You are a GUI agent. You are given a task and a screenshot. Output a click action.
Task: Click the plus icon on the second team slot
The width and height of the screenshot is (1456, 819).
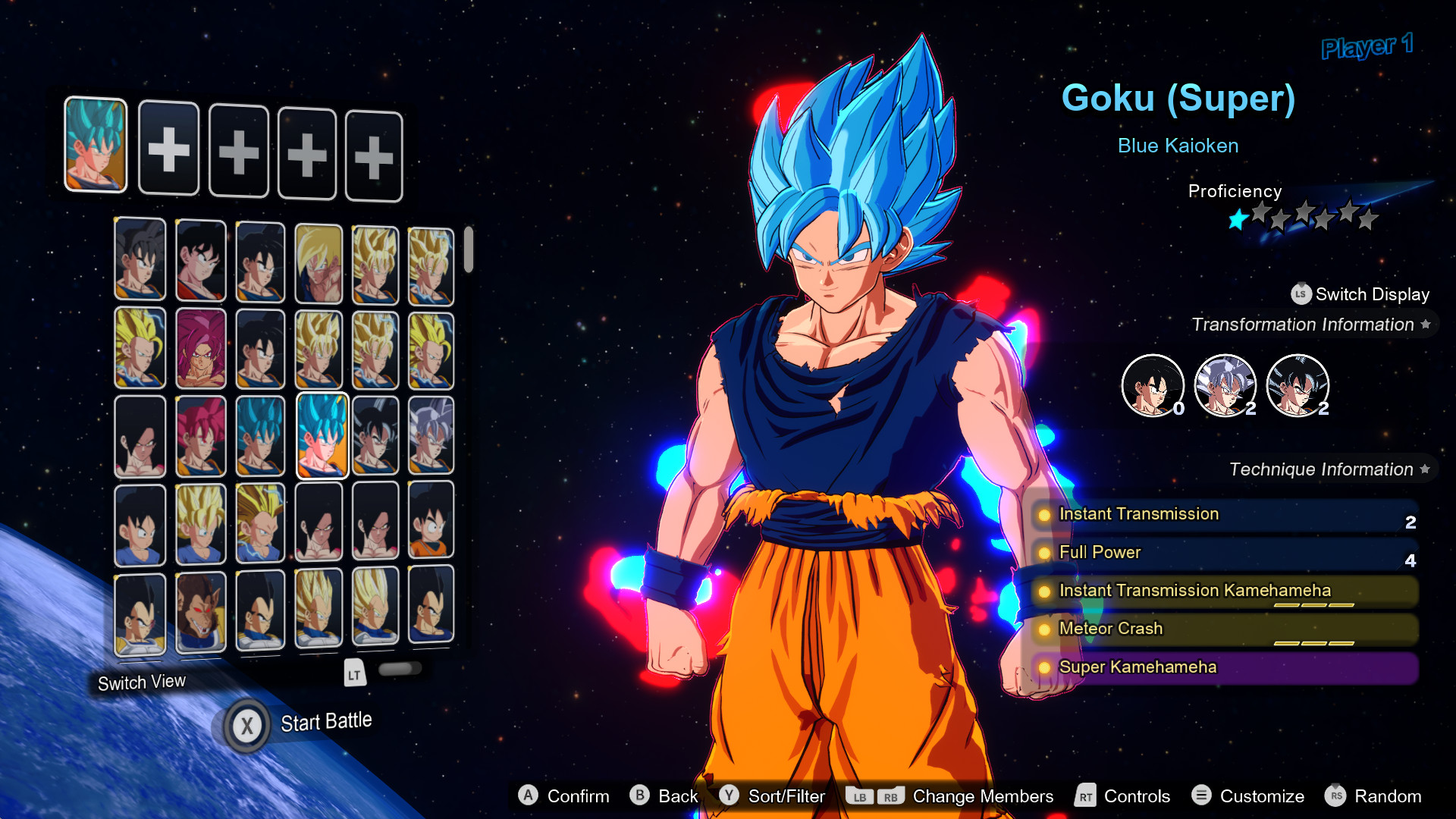pos(168,149)
